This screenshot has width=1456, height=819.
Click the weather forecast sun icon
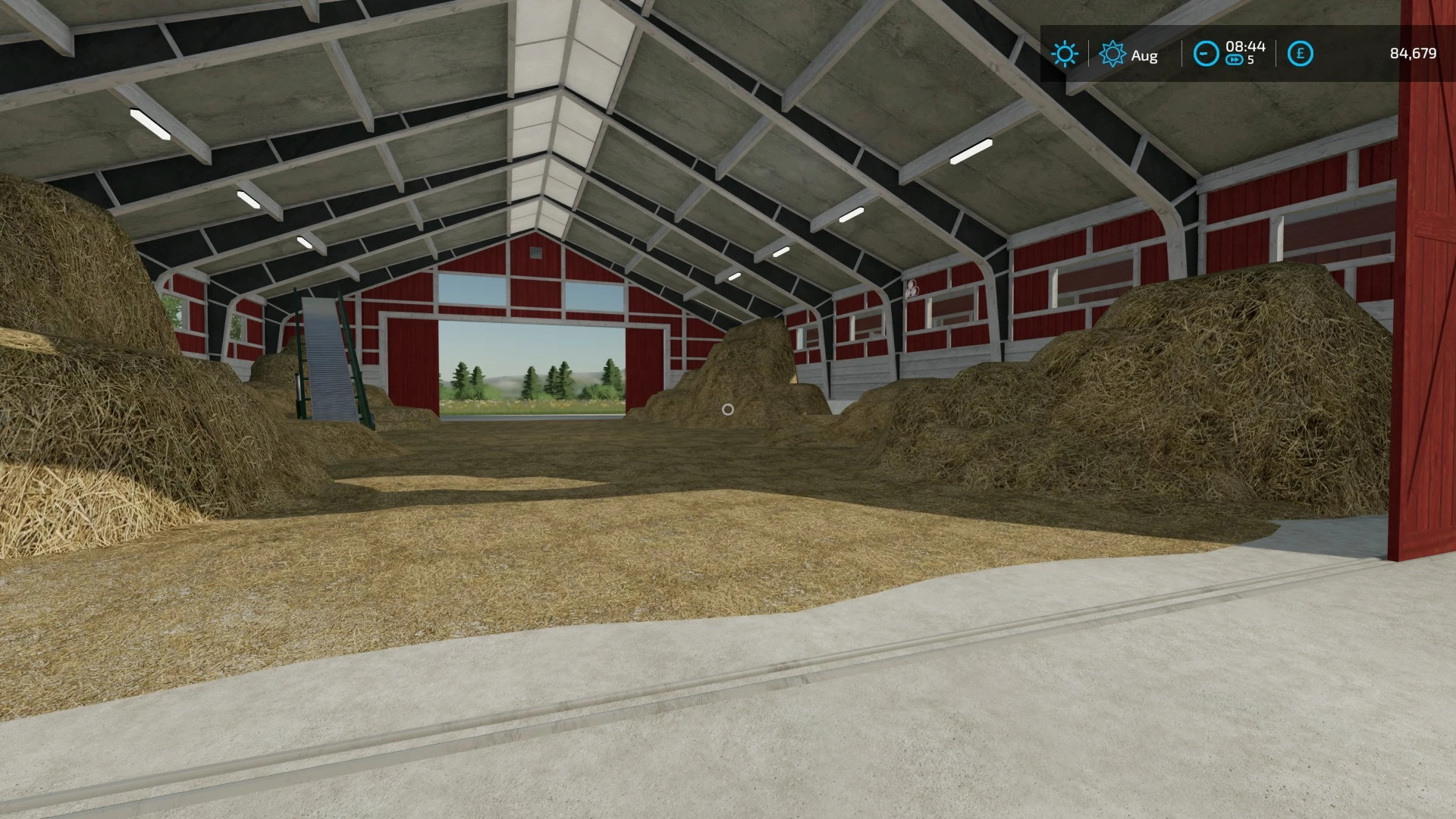click(x=1113, y=53)
